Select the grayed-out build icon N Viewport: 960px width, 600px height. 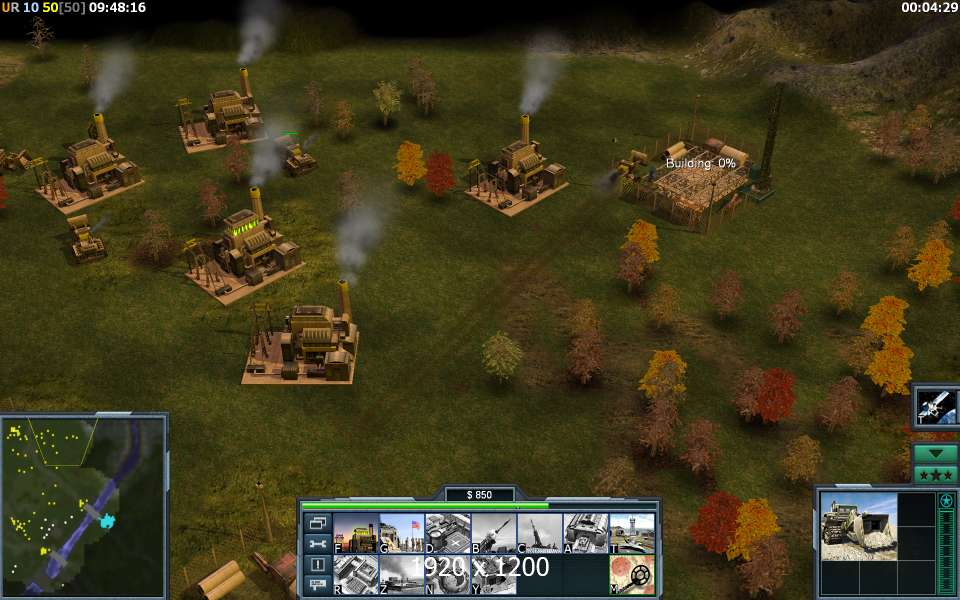pyautogui.click(x=447, y=574)
